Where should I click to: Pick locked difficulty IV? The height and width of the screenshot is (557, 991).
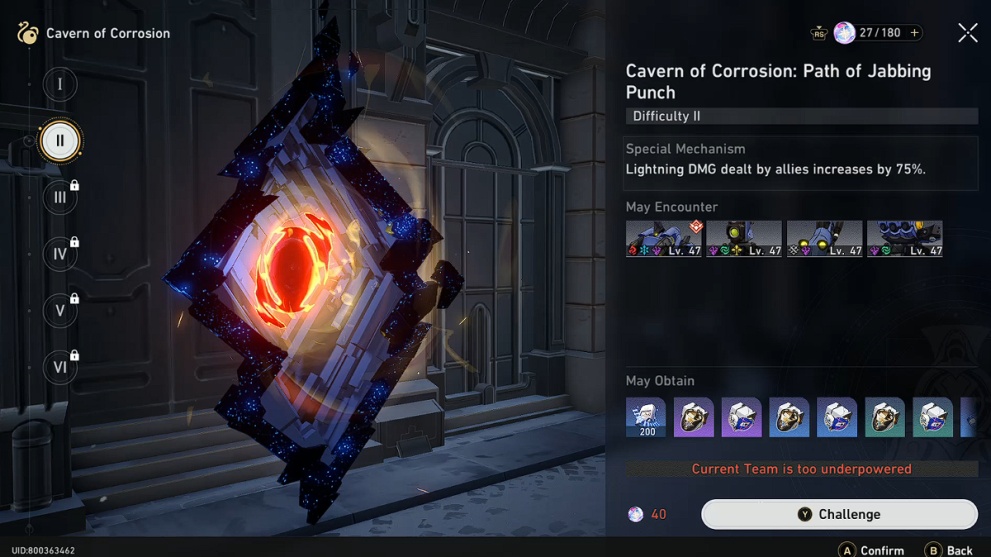tap(59, 254)
